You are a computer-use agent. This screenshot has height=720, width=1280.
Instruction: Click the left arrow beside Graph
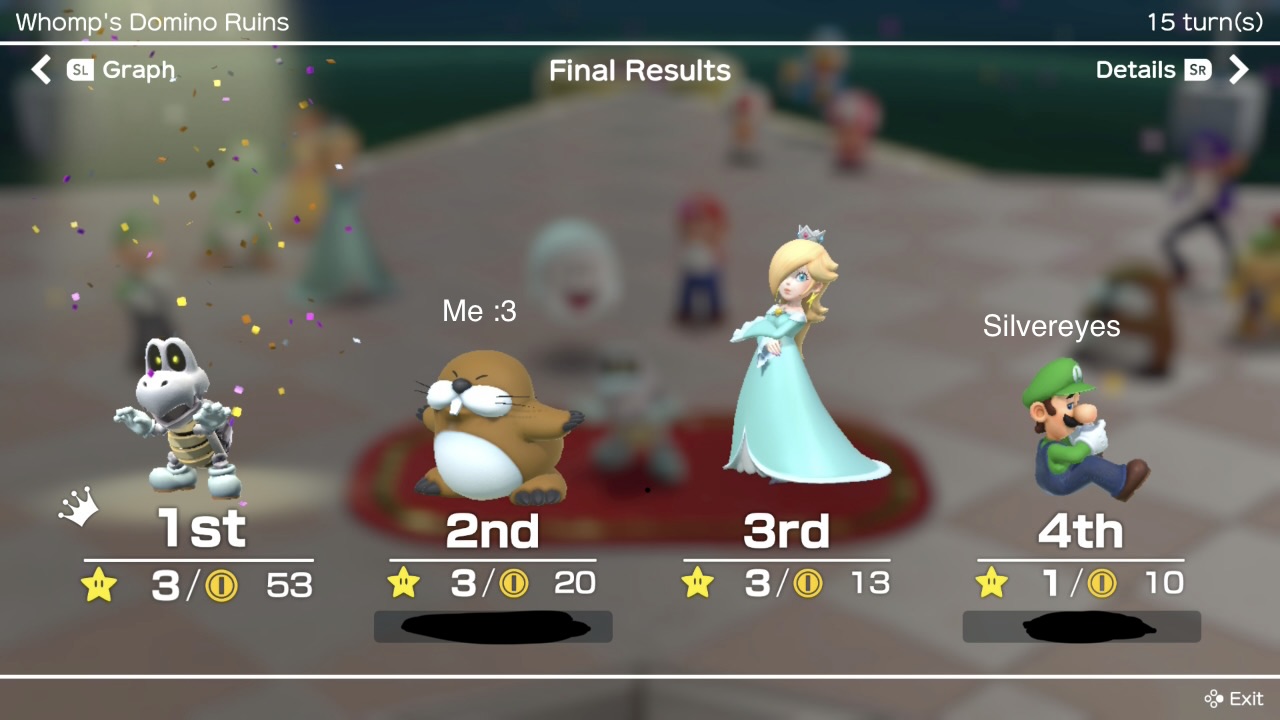pos(41,70)
